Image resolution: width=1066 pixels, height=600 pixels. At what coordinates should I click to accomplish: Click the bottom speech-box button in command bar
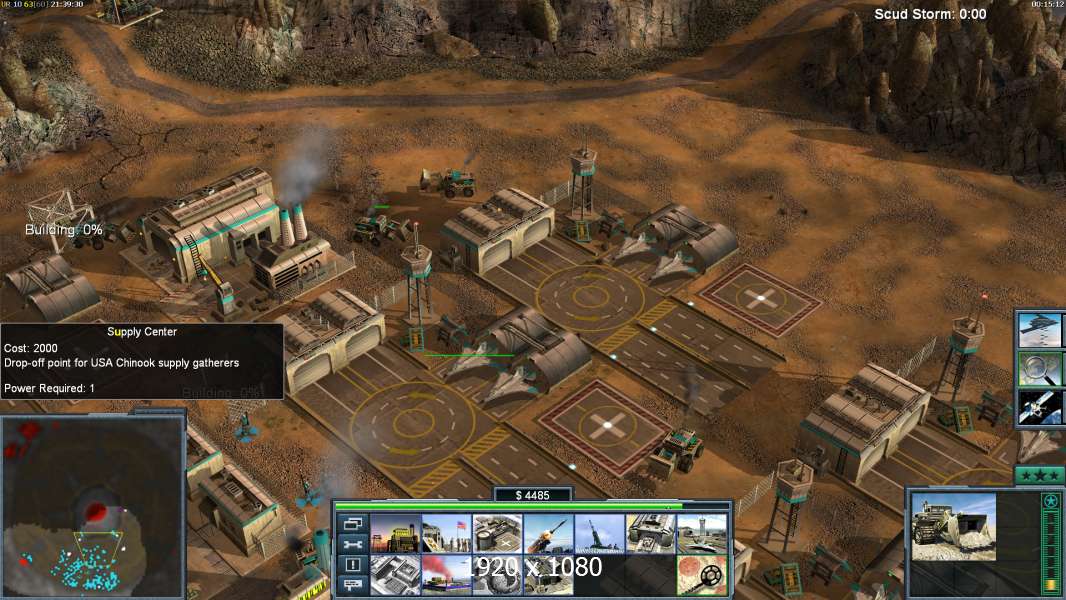click(x=352, y=585)
